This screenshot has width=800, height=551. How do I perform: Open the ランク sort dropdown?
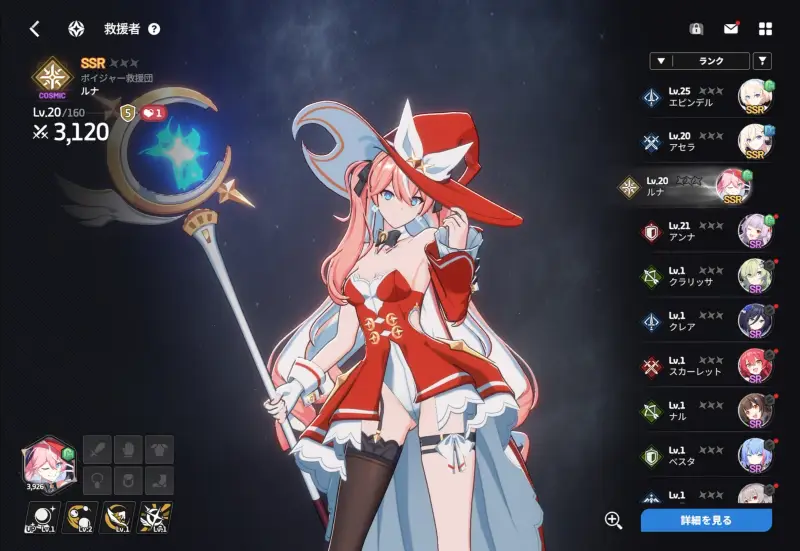pyautogui.click(x=699, y=61)
